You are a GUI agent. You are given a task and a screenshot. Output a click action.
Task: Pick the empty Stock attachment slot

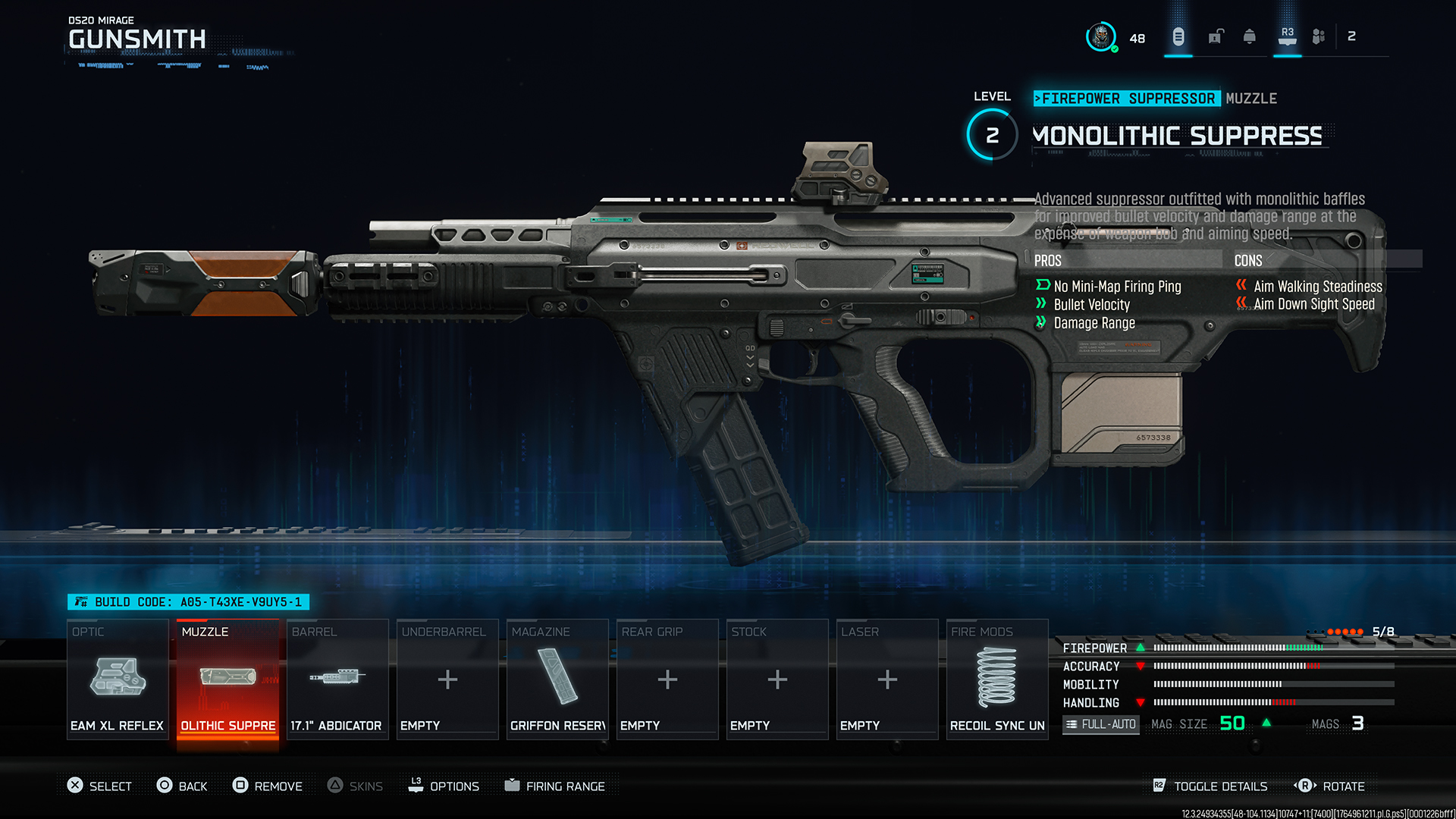pyautogui.click(x=777, y=679)
